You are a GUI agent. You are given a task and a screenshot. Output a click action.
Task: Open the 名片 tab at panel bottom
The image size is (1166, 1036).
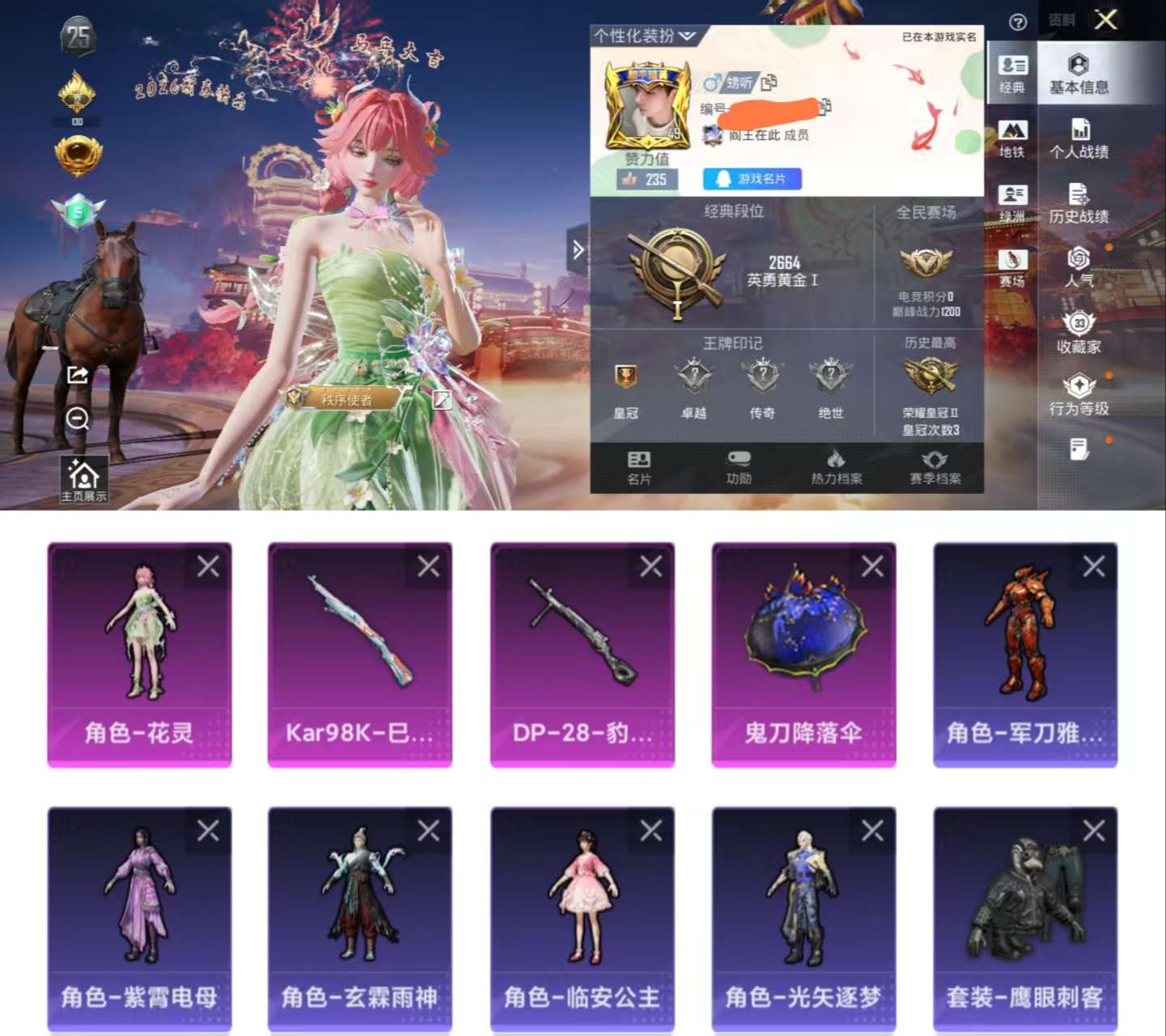(639, 468)
